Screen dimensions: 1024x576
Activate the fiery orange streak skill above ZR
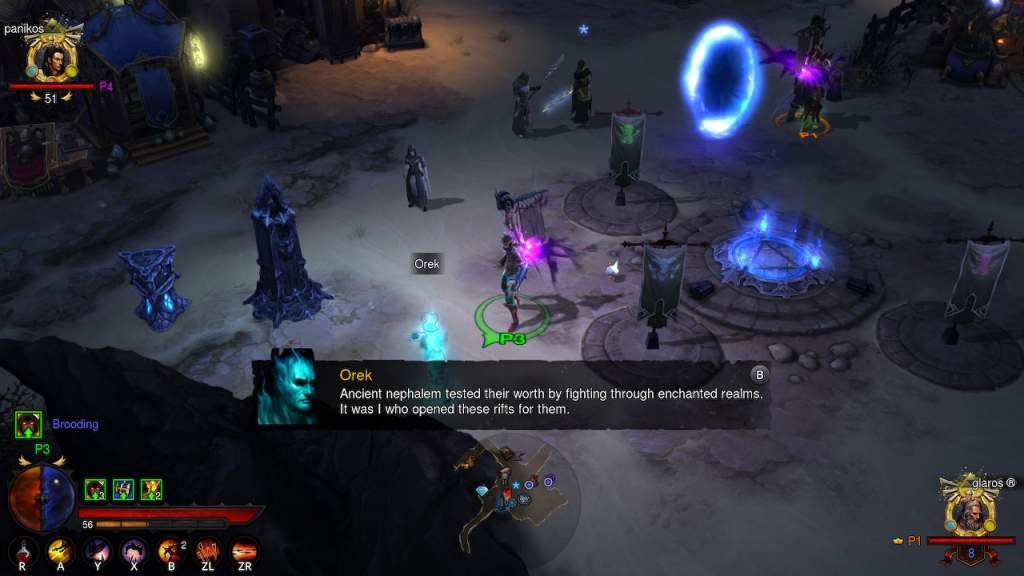(x=244, y=551)
